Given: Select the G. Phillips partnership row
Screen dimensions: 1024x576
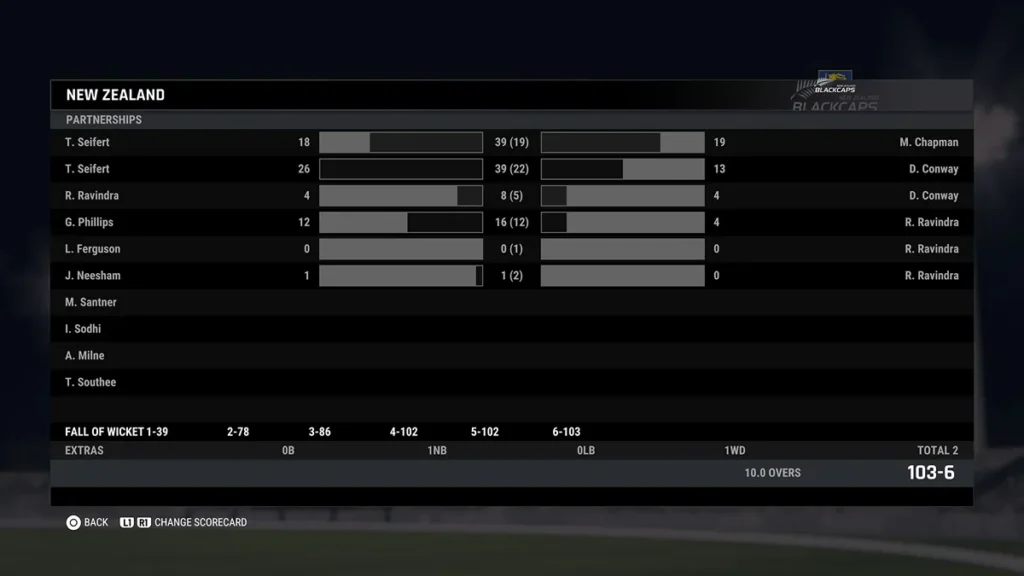Looking at the screenshot, I should pos(511,222).
